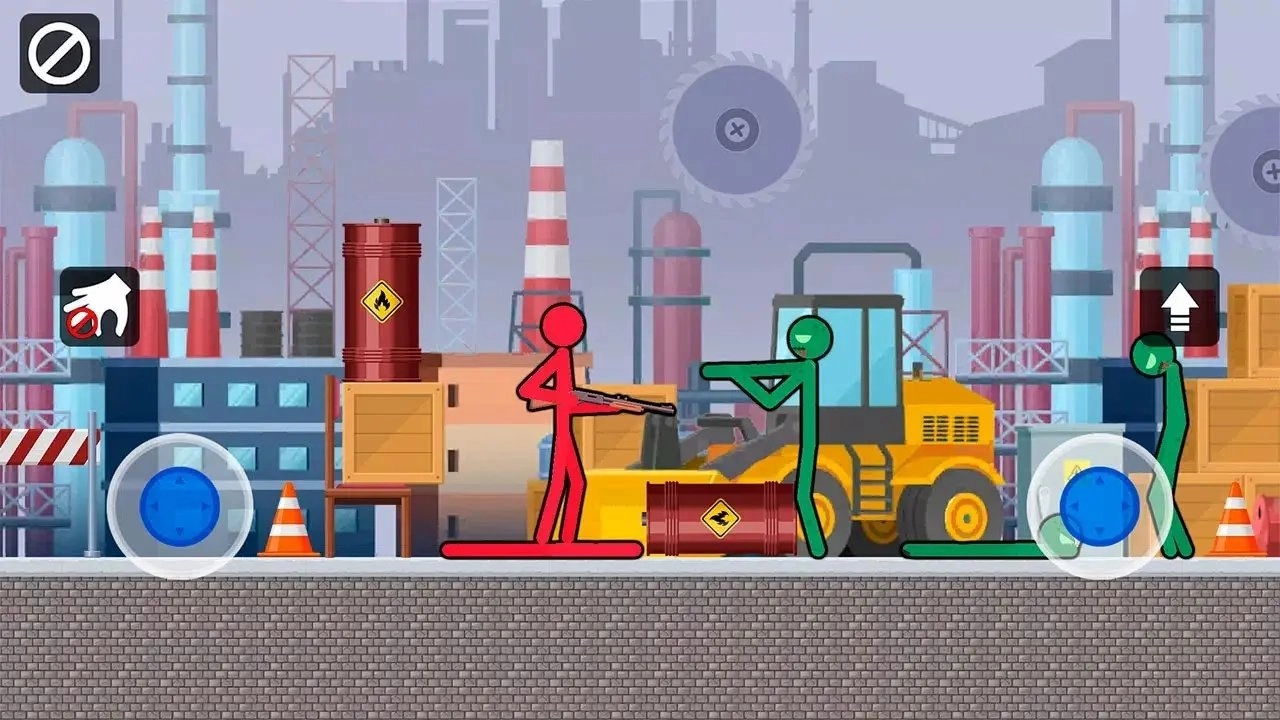Screen dimensions: 1280x720
Task: Click the no-grab symbol inside the hand icon
Action: 82,324
